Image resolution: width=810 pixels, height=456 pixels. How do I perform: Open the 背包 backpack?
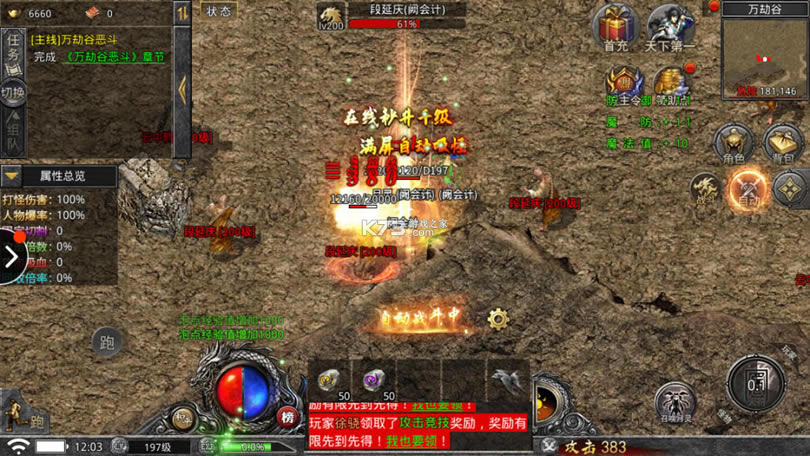point(783,144)
